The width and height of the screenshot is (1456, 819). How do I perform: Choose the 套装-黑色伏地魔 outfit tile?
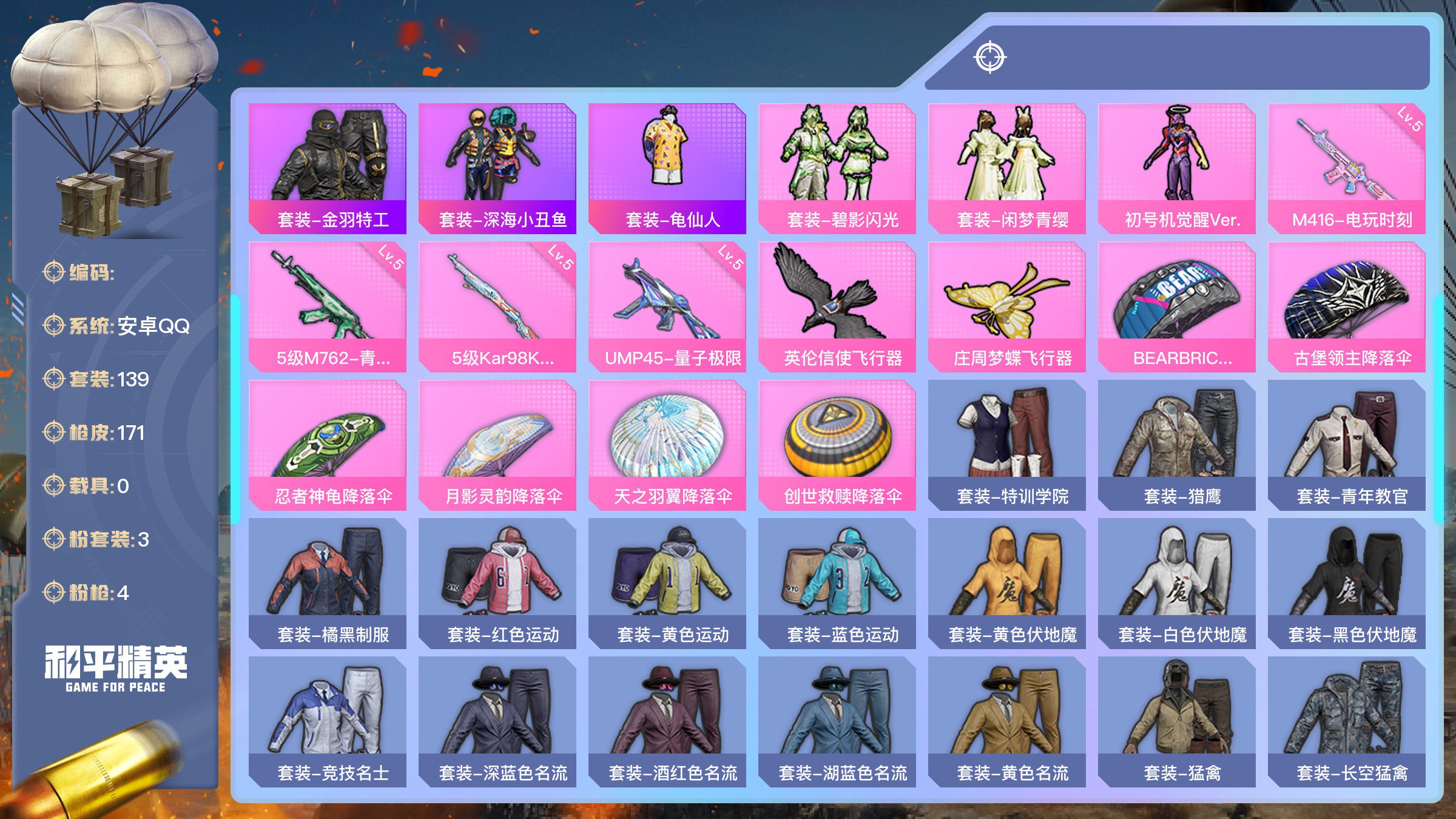(1347, 583)
